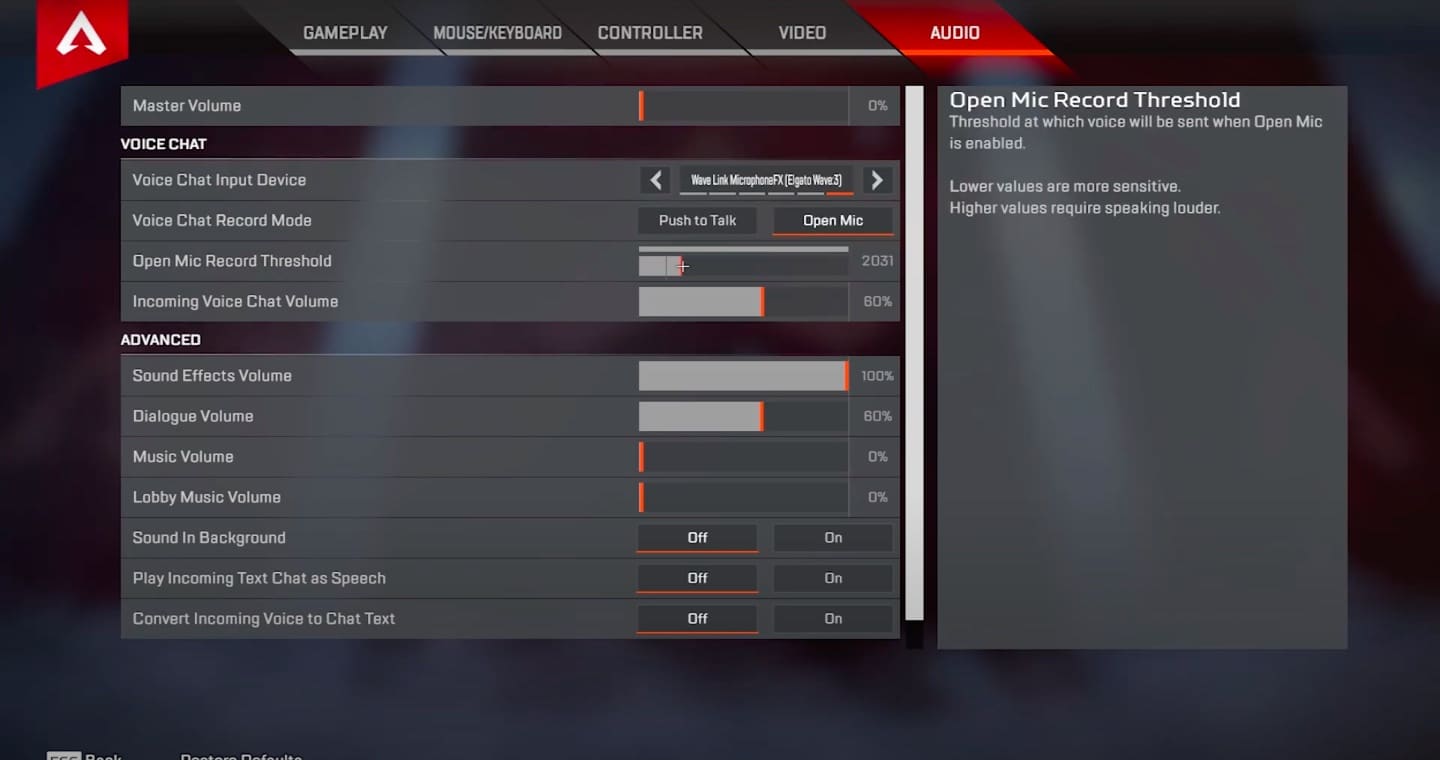Select the CONTROLLER settings tab
This screenshot has width=1440, height=760.
click(649, 32)
